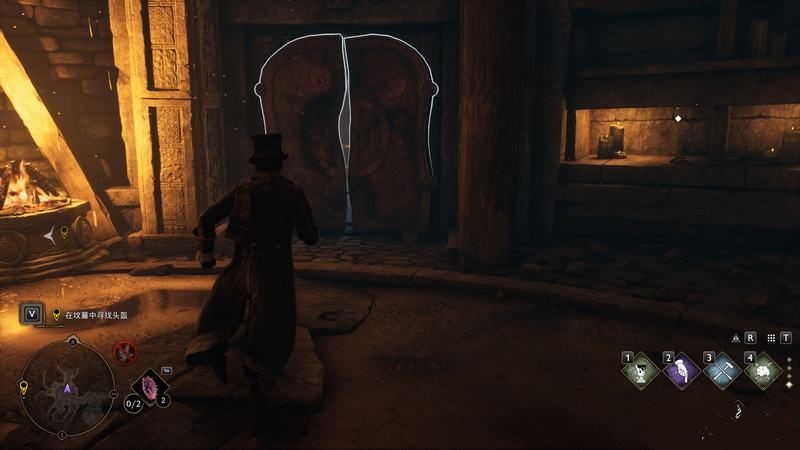Open the circular minimap
Image resolution: width=800 pixels, height=450 pixels.
pyautogui.click(x=68, y=388)
